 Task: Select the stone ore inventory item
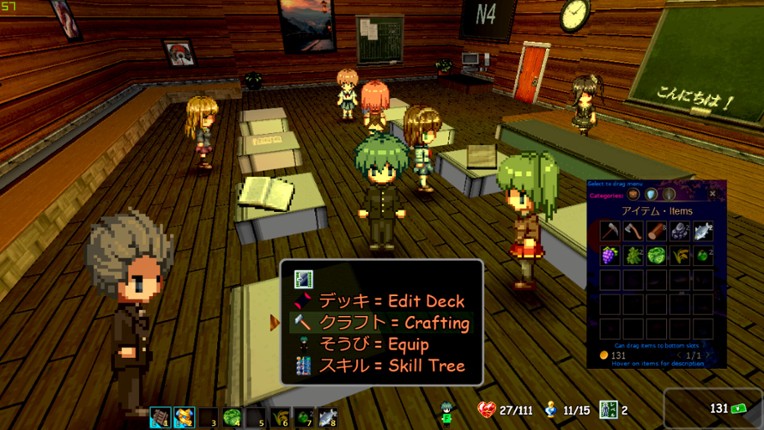[680, 232]
